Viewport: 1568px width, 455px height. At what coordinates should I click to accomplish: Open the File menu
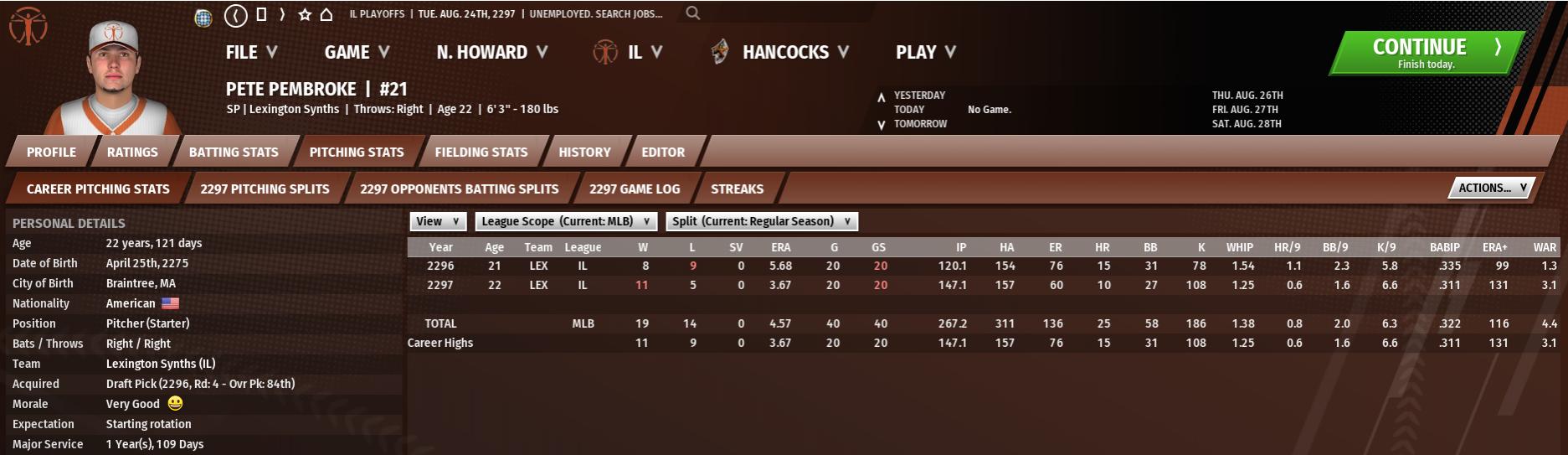pos(250,52)
